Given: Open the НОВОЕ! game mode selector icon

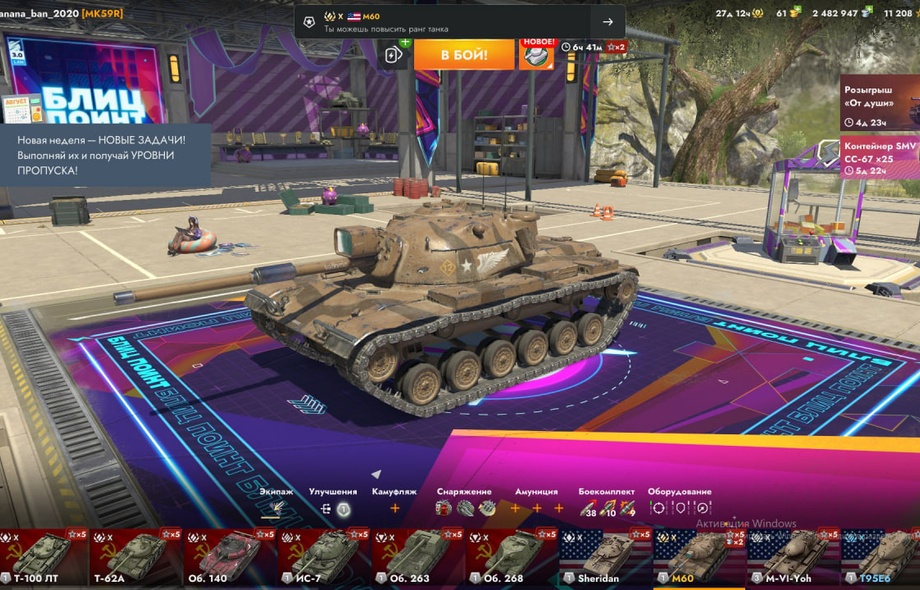Looking at the screenshot, I should click(536, 54).
